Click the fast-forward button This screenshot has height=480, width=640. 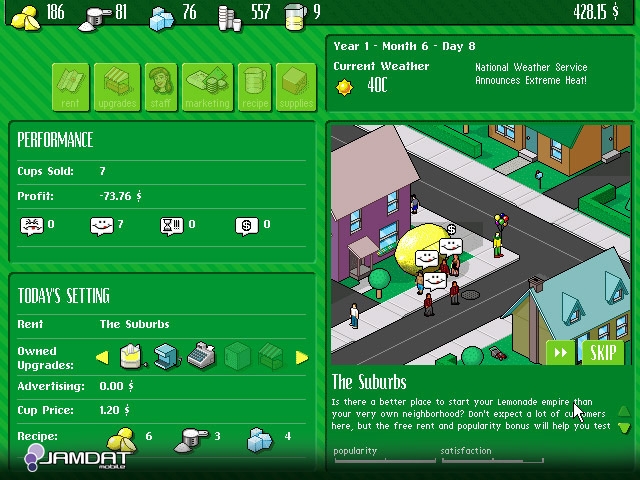coord(561,352)
